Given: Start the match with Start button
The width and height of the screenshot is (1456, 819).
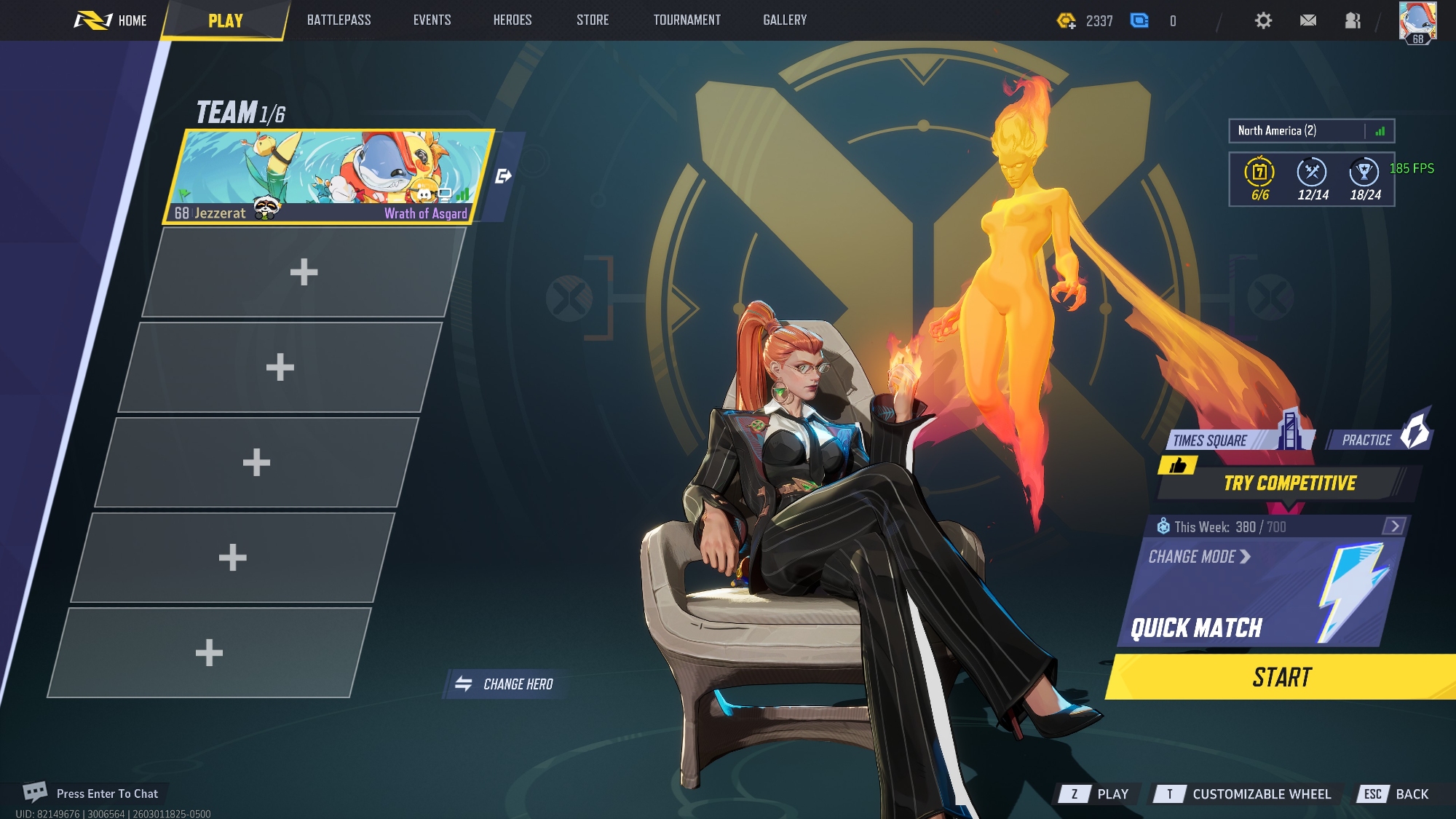Looking at the screenshot, I should (x=1281, y=678).
